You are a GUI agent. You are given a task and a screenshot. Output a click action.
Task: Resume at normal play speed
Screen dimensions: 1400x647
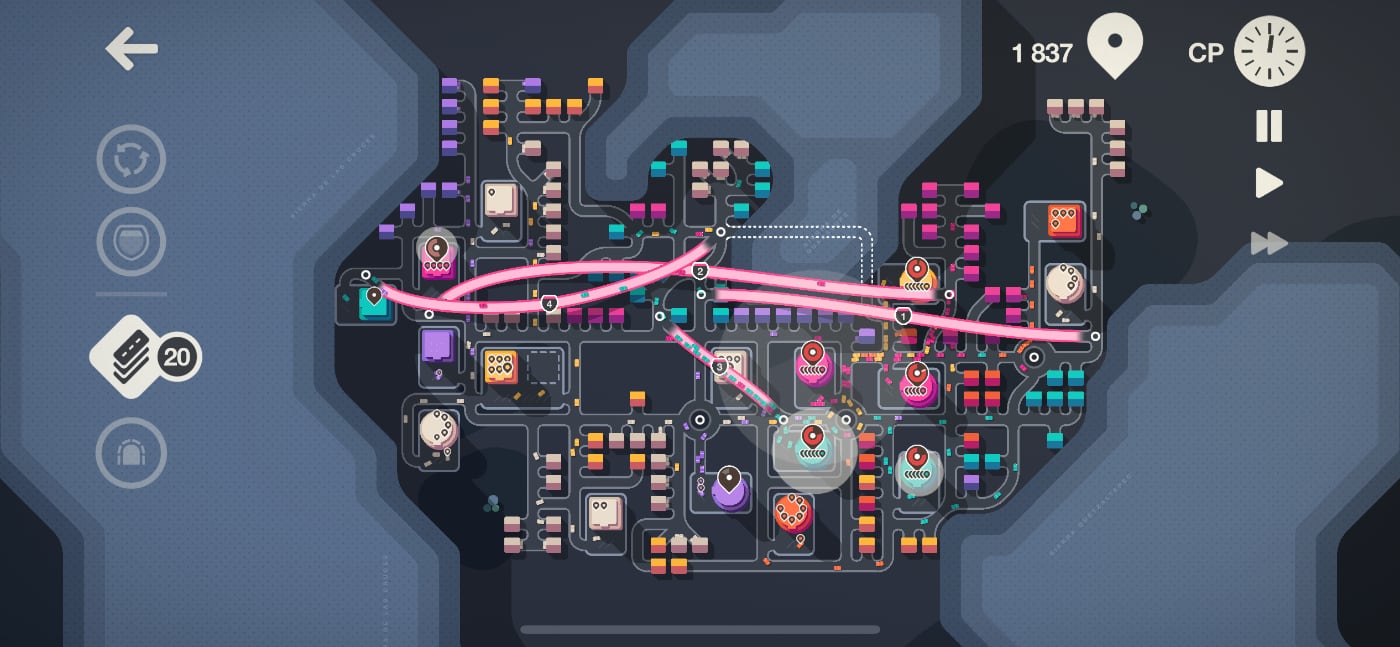[x=1269, y=183]
